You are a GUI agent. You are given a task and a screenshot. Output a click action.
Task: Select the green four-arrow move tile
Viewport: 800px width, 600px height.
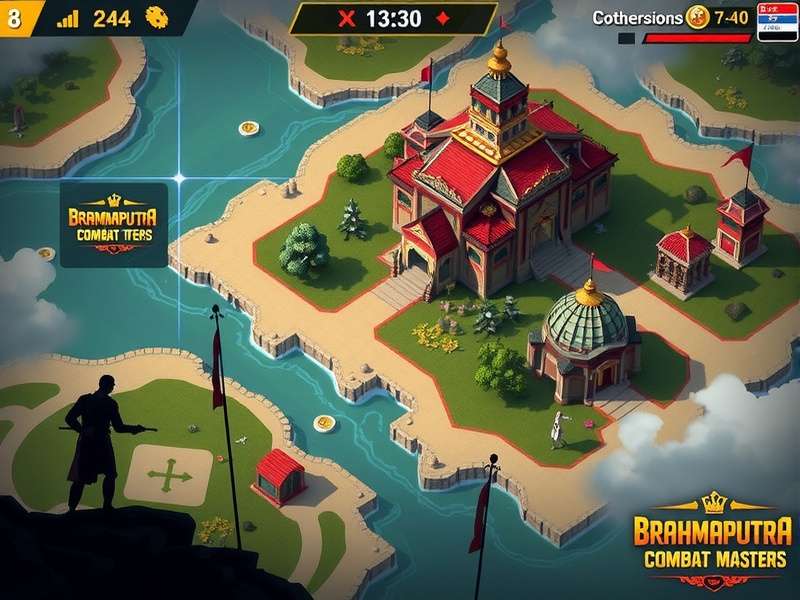[x=168, y=475]
